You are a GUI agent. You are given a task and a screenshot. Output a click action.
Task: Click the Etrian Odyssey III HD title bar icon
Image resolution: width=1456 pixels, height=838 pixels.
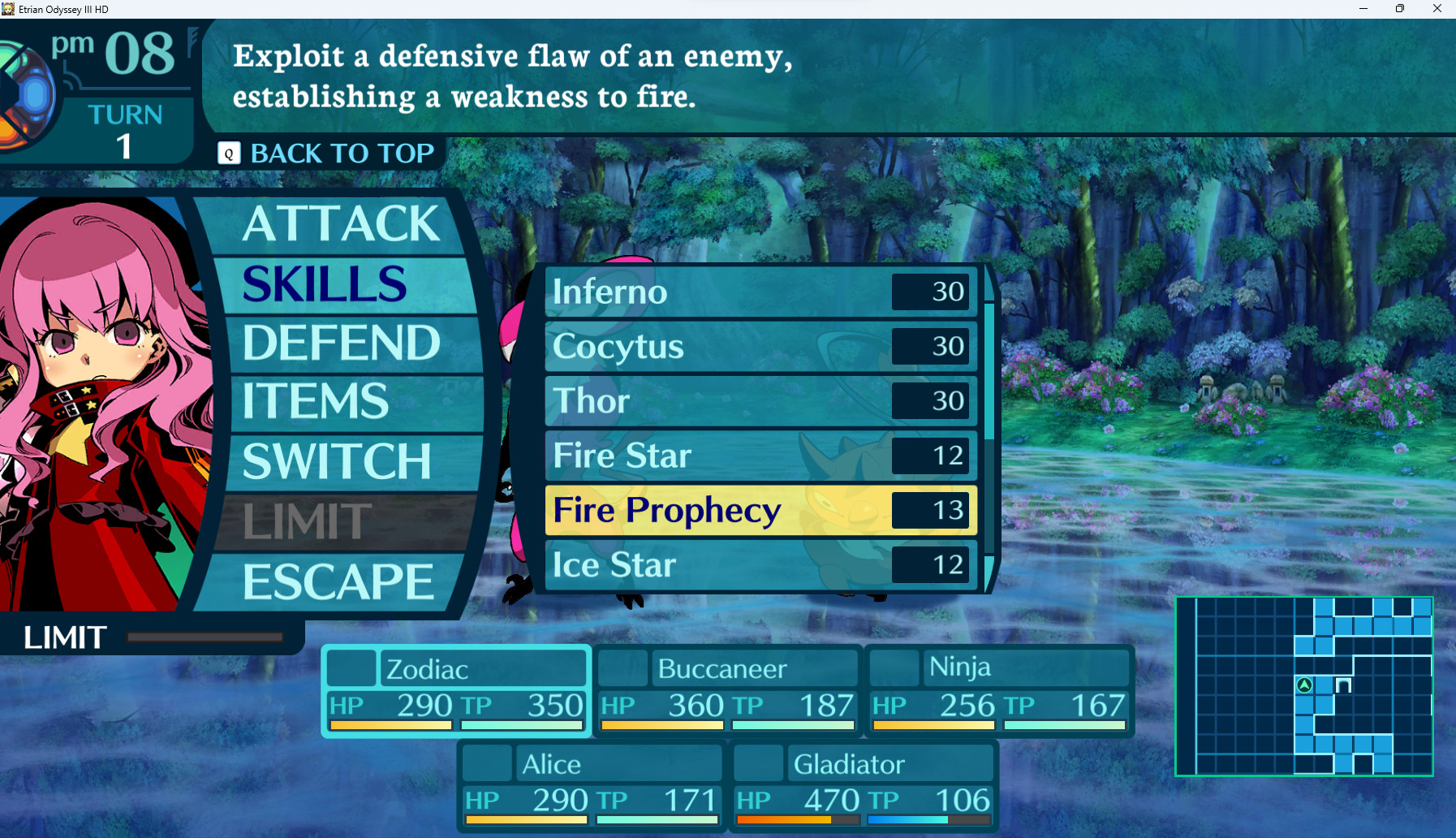9,9
